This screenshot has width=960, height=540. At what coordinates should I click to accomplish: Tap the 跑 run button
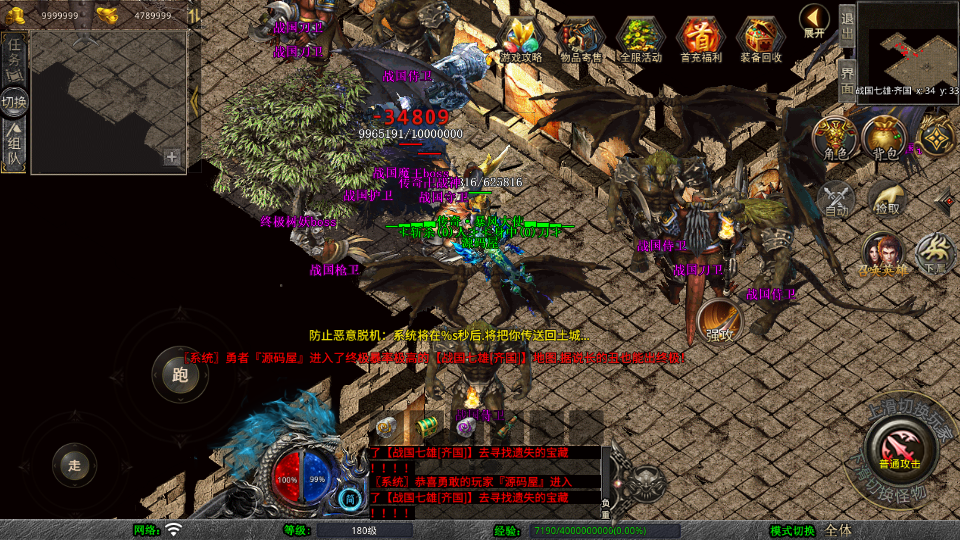pyautogui.click(x=180, y=375)
